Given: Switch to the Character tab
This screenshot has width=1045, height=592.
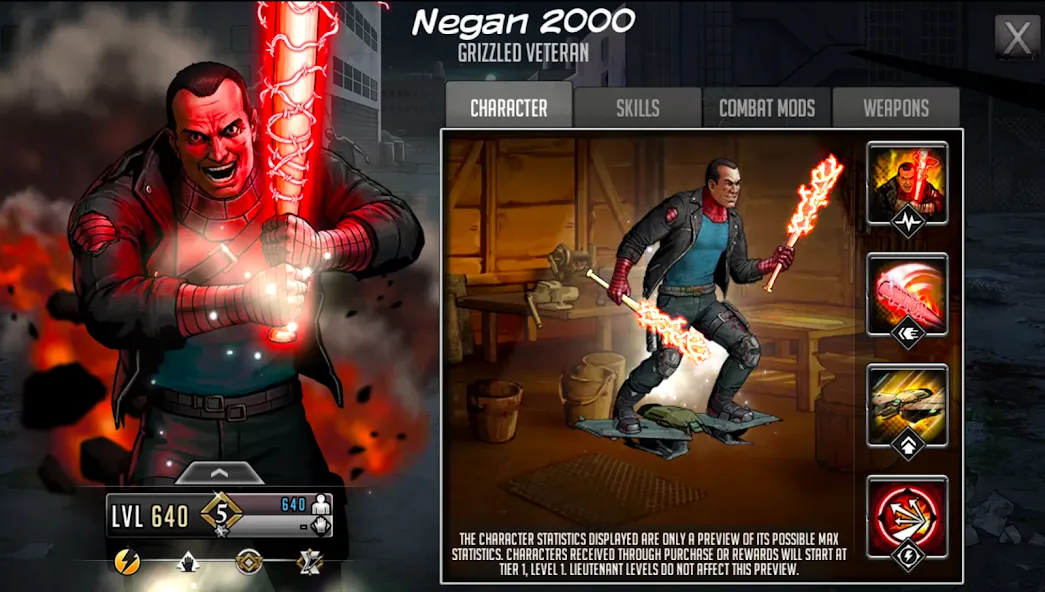Looking at the screenshot, I should pos(508,108).
